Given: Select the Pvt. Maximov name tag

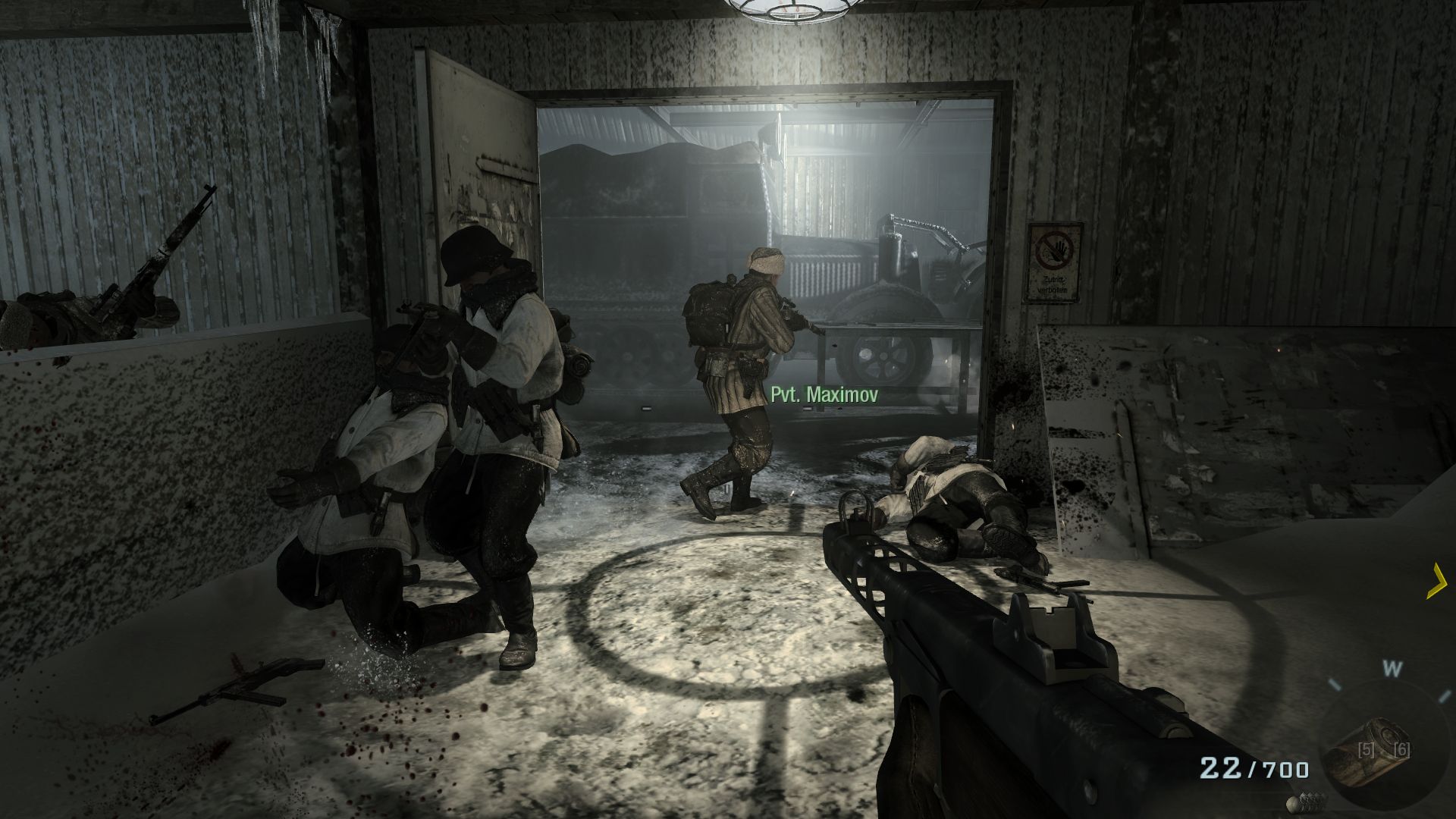Looking at the screenshot, I should [x=824, y=394].
